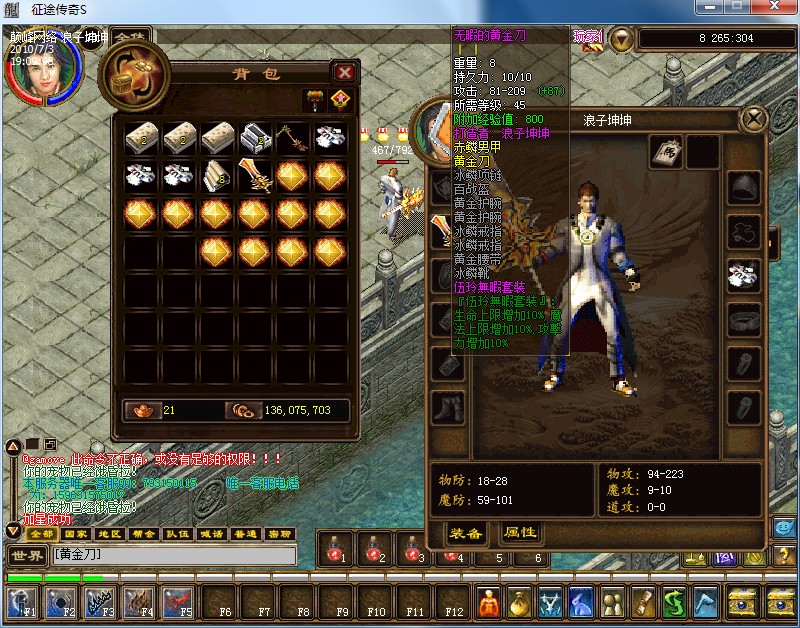Click the helmet equipment slot
This screenshot has width=800, height=628.
point(745,187)
